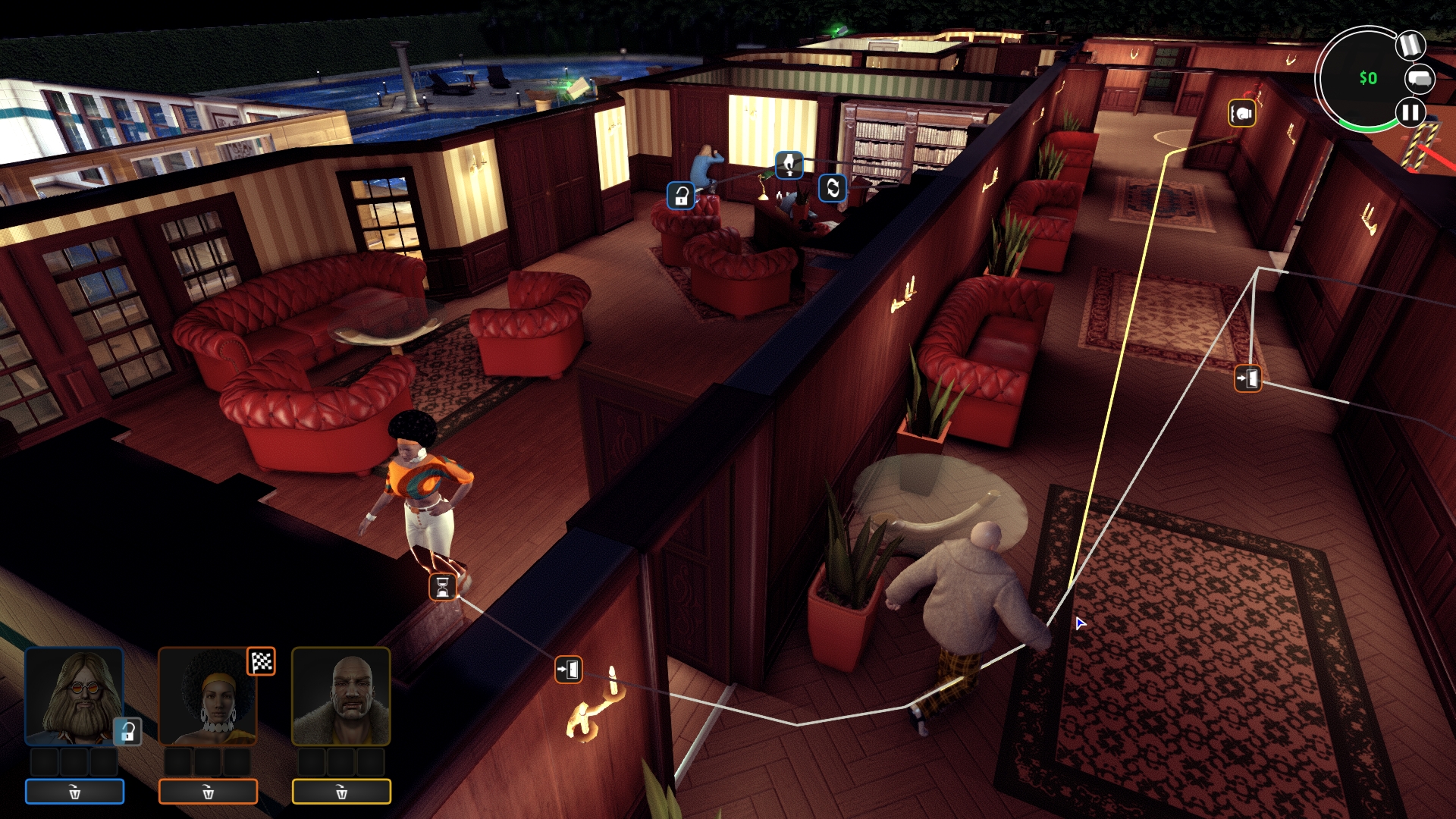The height and width of the screenshot is (819, 1456).
Task: Click the checkered flag icon on portrait
Action: click(x=262, y=661)
